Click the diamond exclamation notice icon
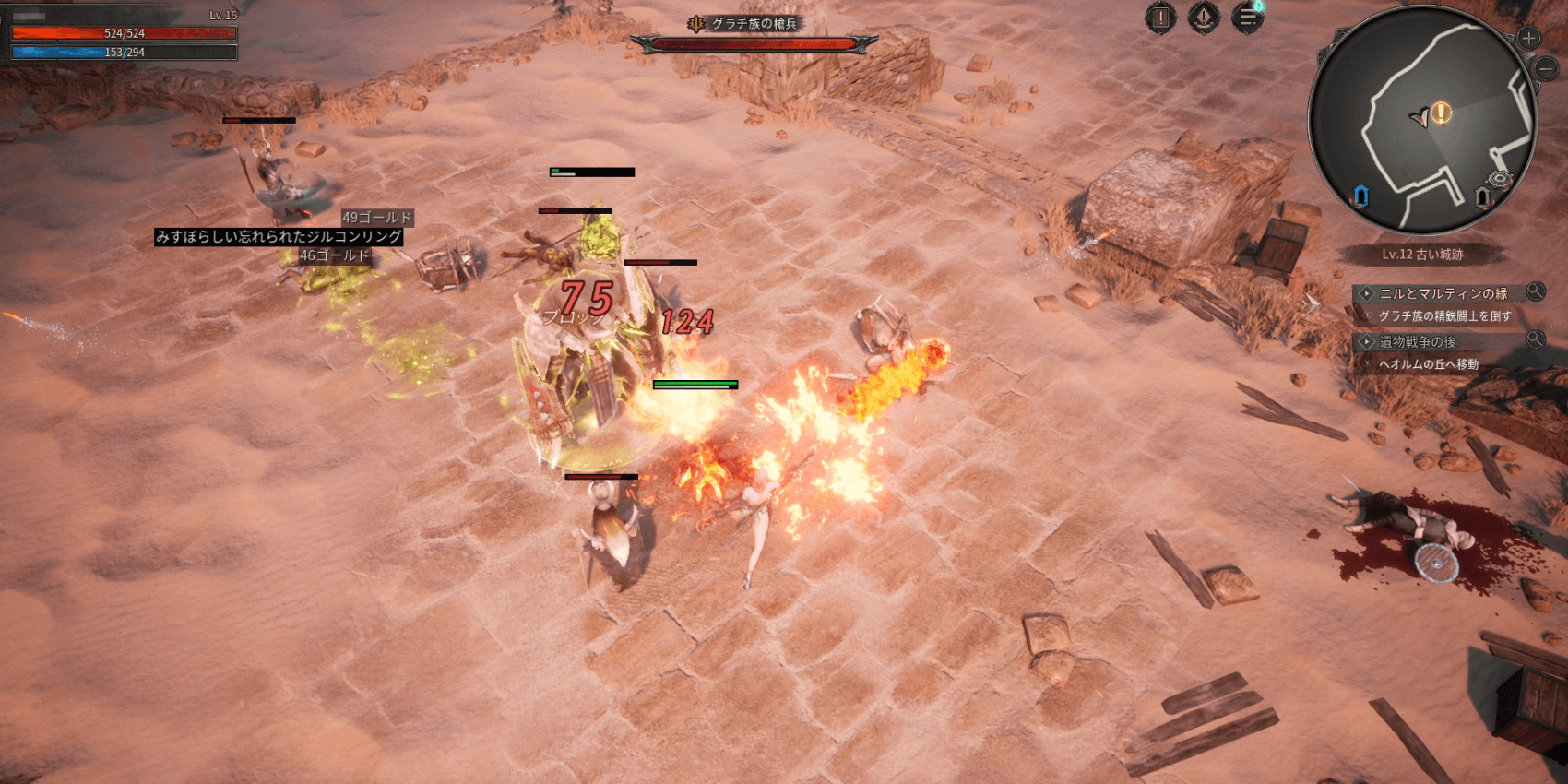Image resolution: width=1568 pixels, height=784 pixels. click(1204, 18)
